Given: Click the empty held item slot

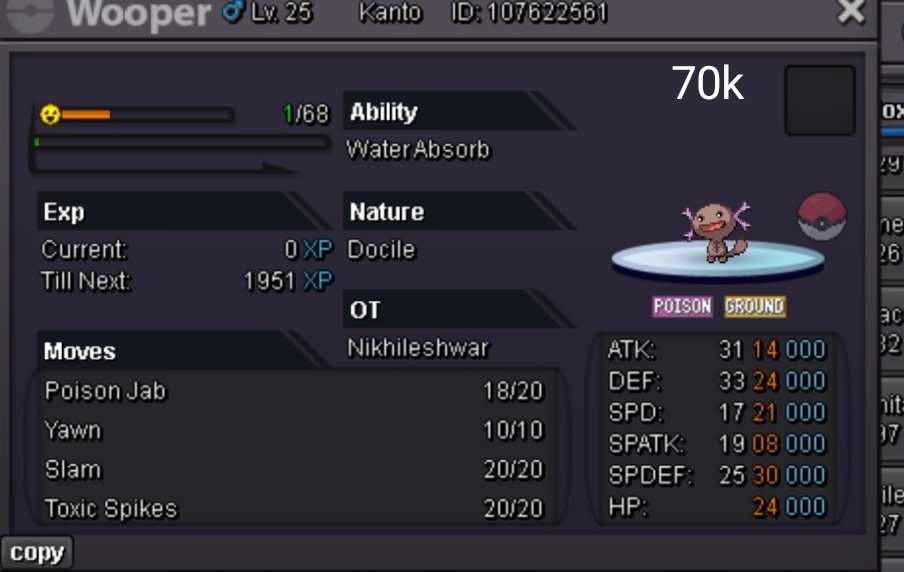Looking at the screenshot, I should pos(819,100).
